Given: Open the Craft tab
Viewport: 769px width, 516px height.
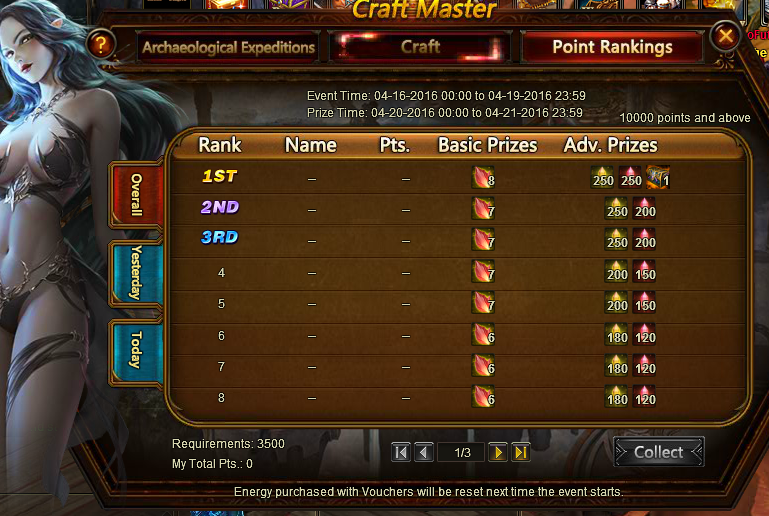Looking at the screenshot, I should click(x=420, y=47).
